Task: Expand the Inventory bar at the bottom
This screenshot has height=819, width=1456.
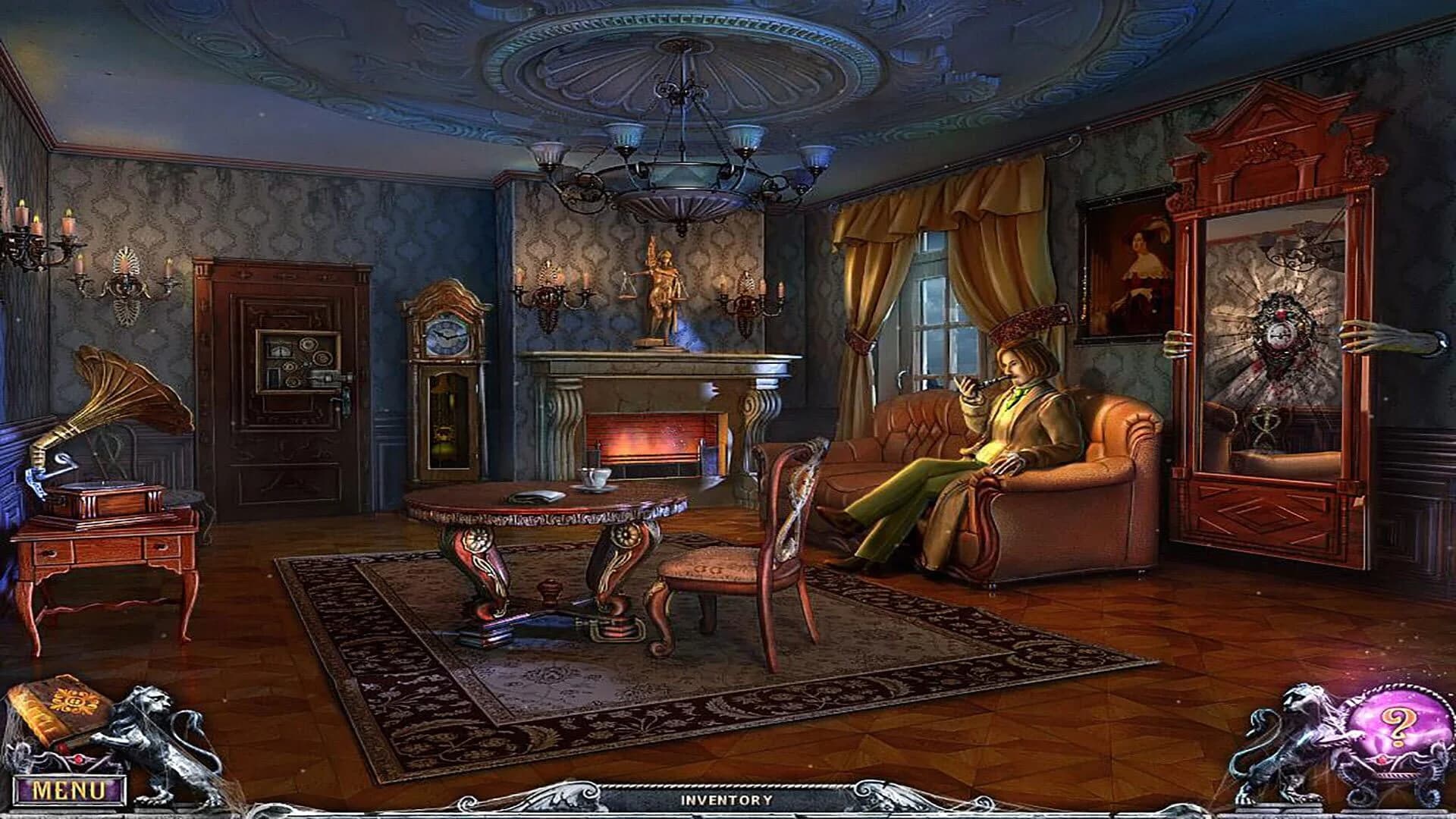Action: [728, 798]
